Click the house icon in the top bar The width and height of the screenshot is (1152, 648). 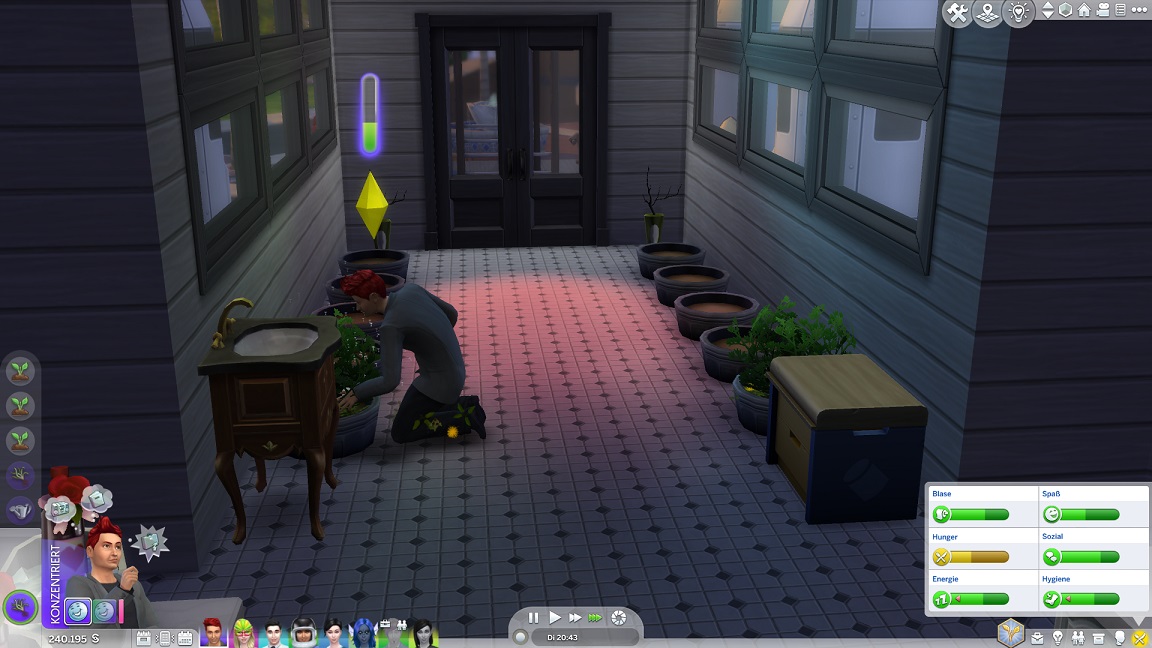tap(1084, 11)
